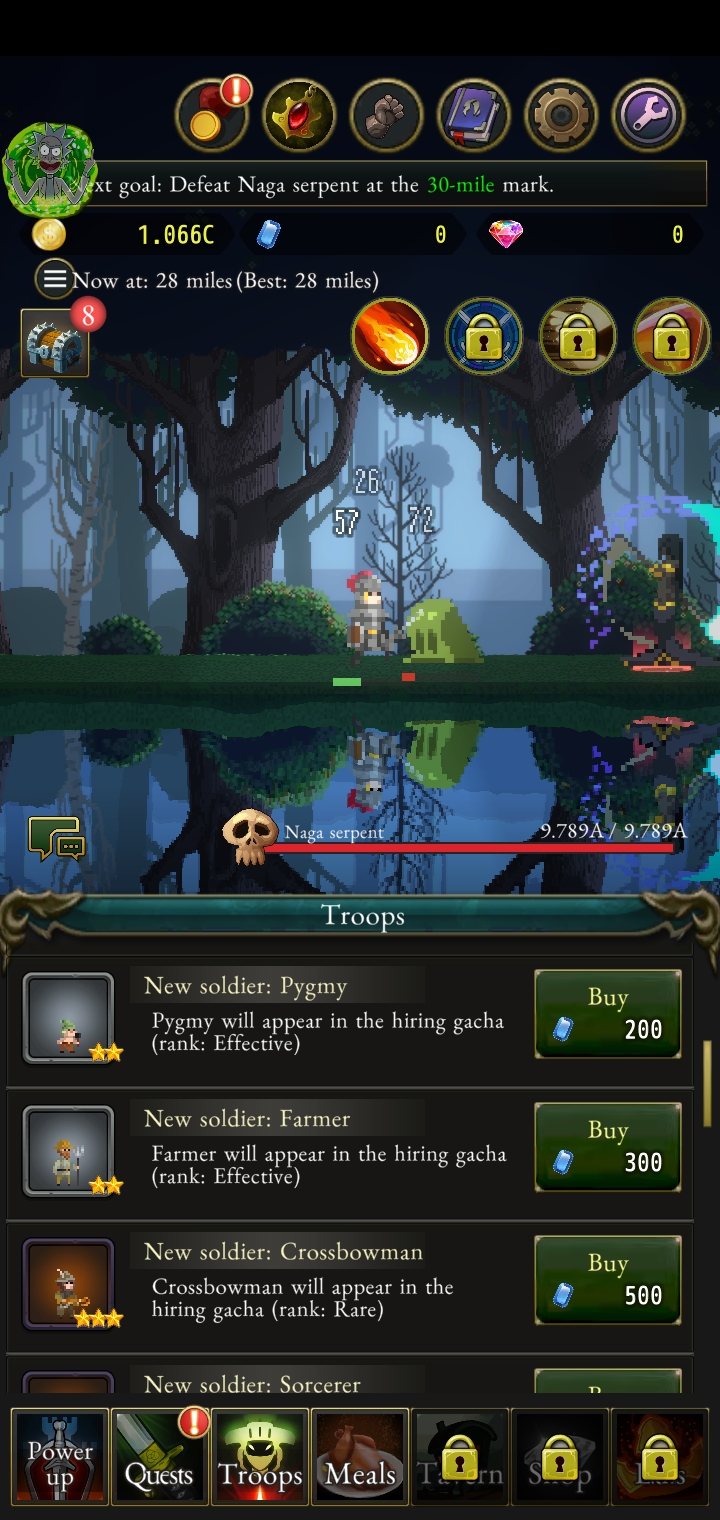
Task: Select the Crossbowman soldier portrait
Action: pyautogui.click(x=68, y=1284)
